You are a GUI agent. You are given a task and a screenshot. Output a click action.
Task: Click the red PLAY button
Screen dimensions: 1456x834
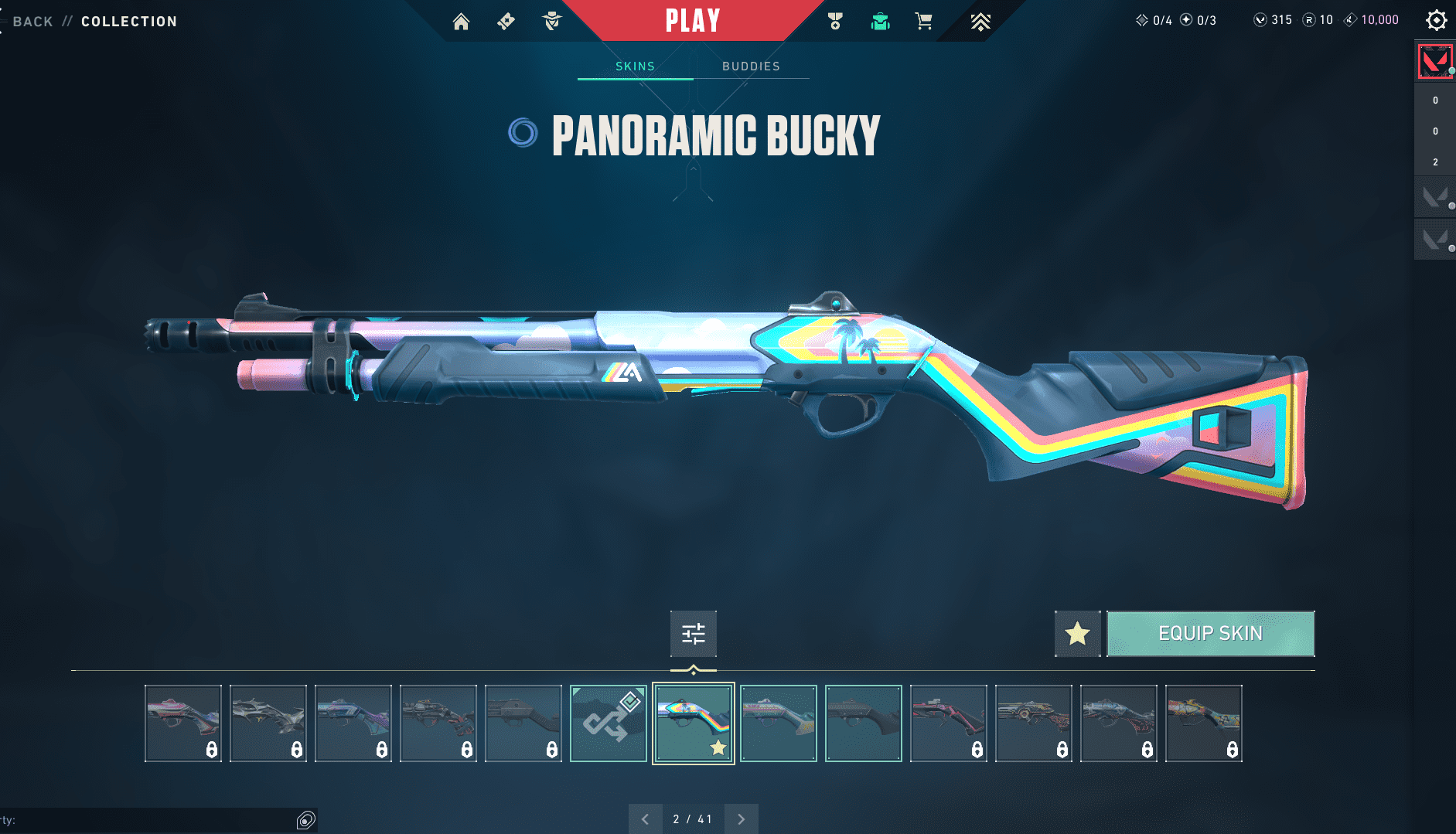click(x=693, y=21)
